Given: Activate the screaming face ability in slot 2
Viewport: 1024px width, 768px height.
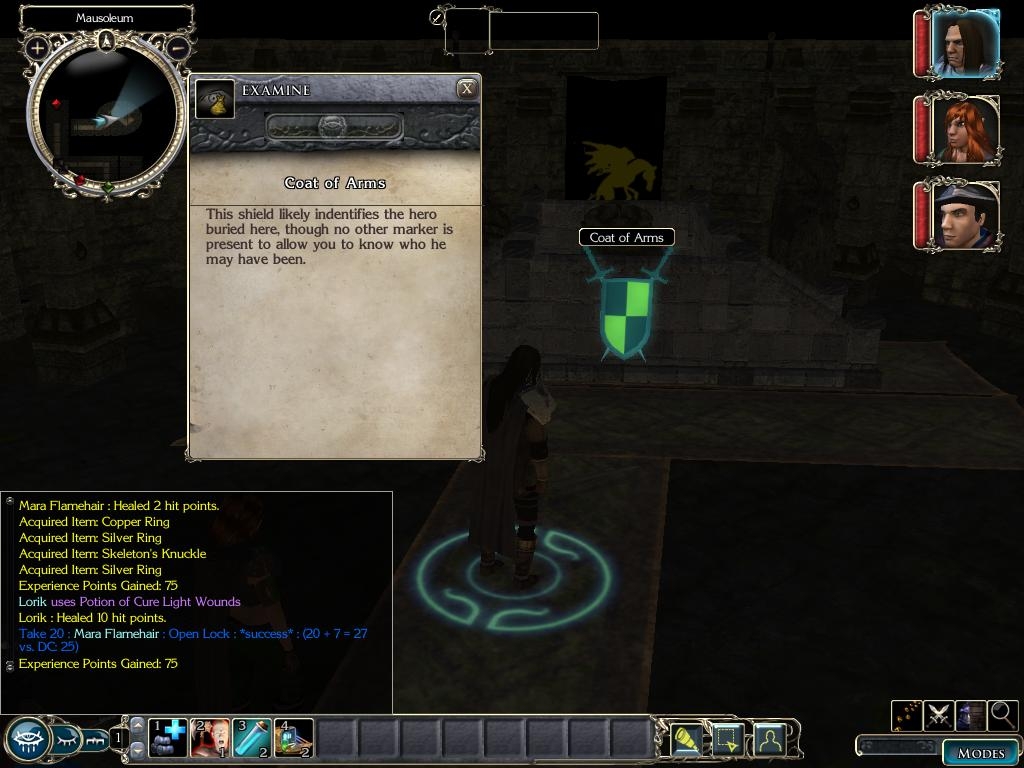Looking at the screenshot, I should point(210,738).
